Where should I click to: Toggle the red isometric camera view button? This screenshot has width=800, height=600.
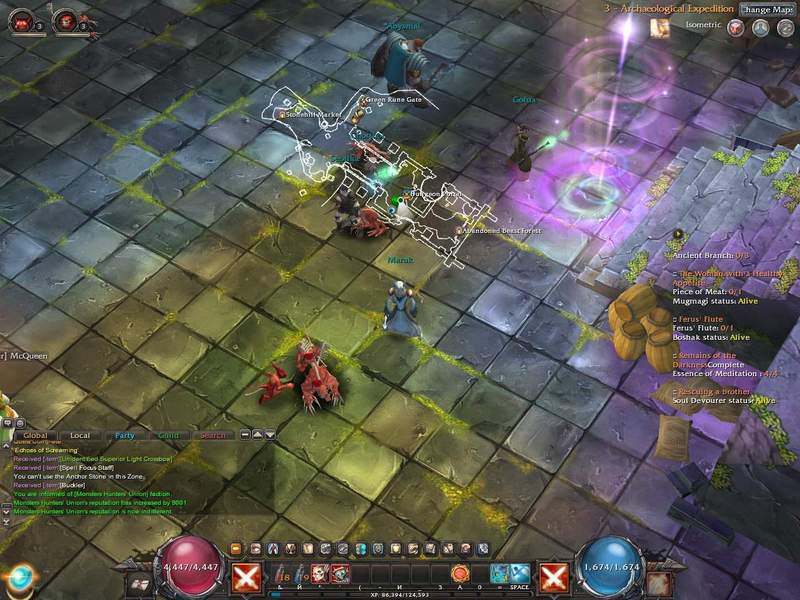(737, 28)
